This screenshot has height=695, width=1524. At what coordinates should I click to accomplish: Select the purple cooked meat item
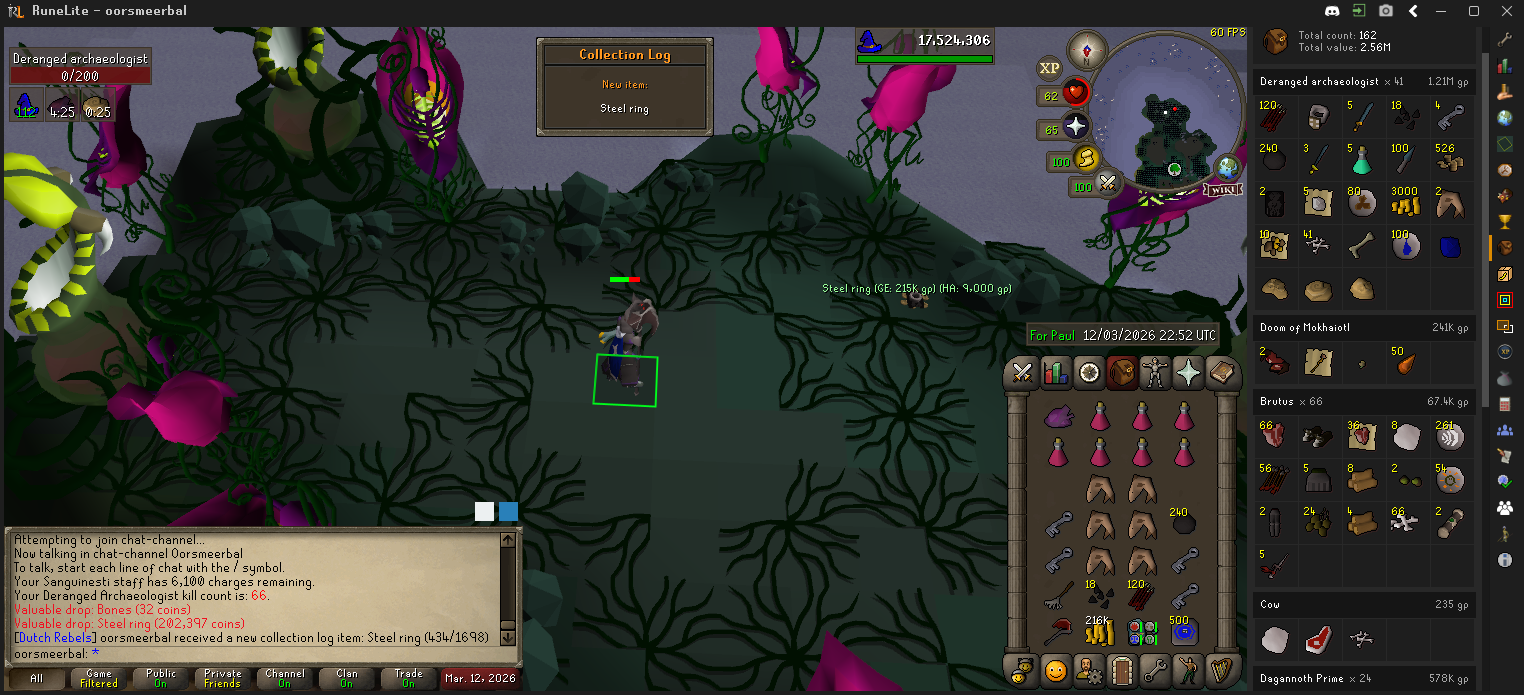(1058, 416)
